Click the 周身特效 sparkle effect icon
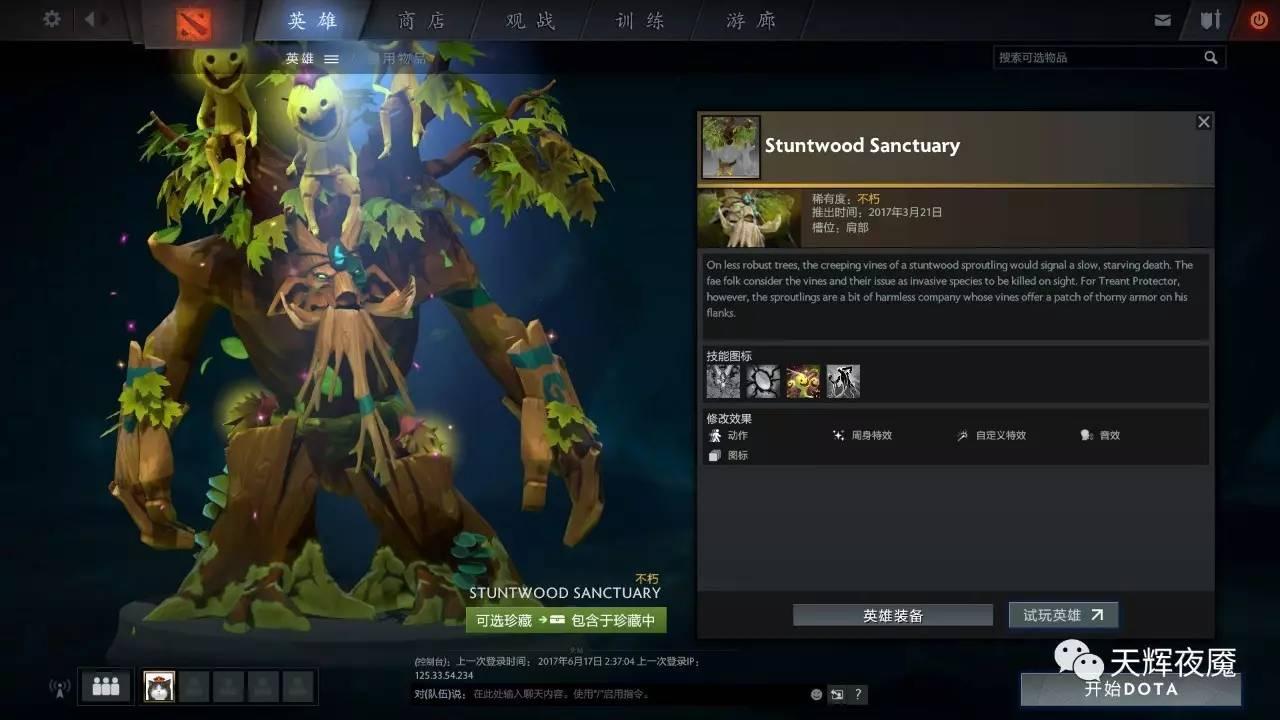This screenshot has width=1280, height=720. point(841,435)
